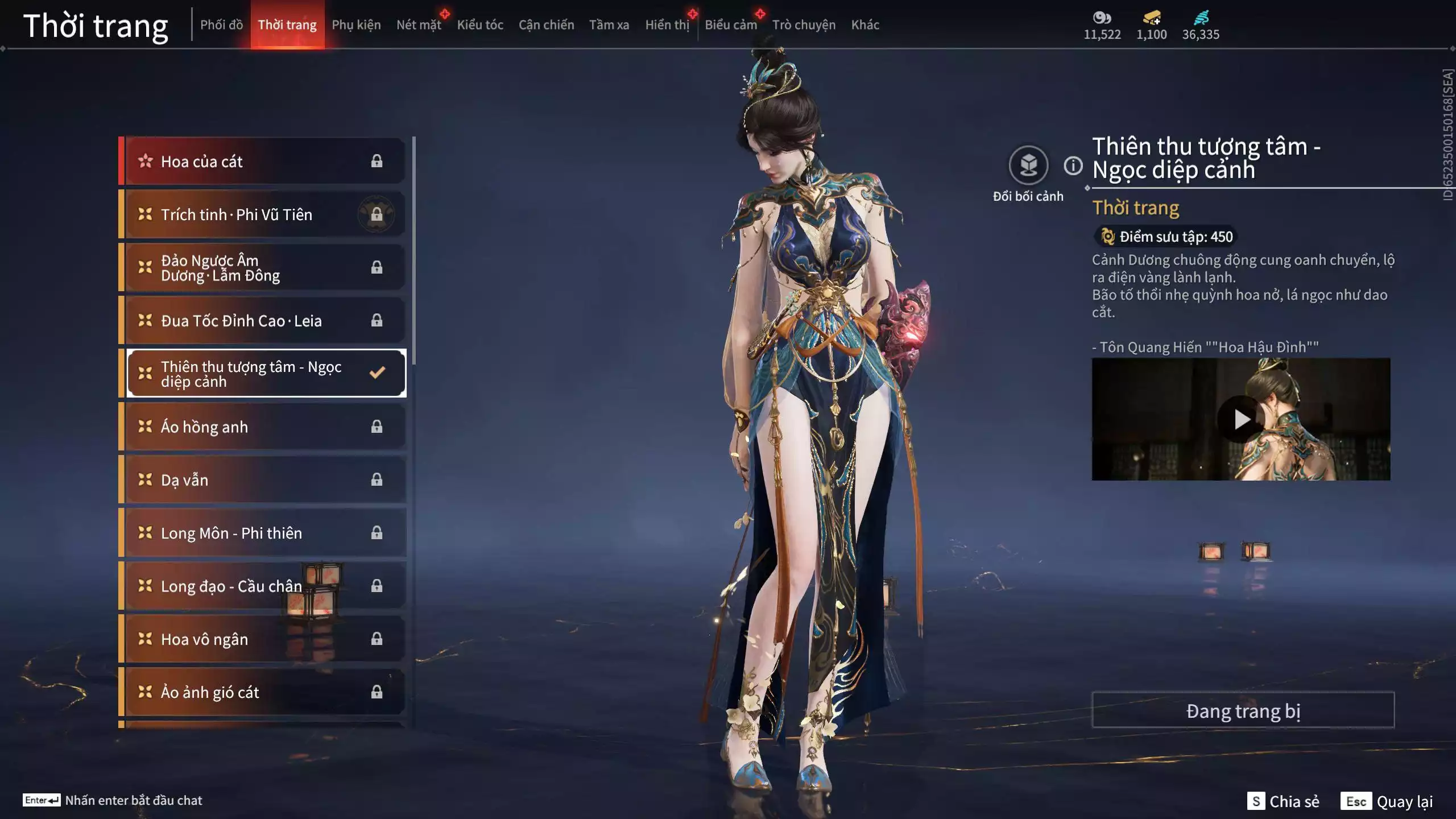
Task: Open the Phụ kiện tab
Action: pos(356,25)
